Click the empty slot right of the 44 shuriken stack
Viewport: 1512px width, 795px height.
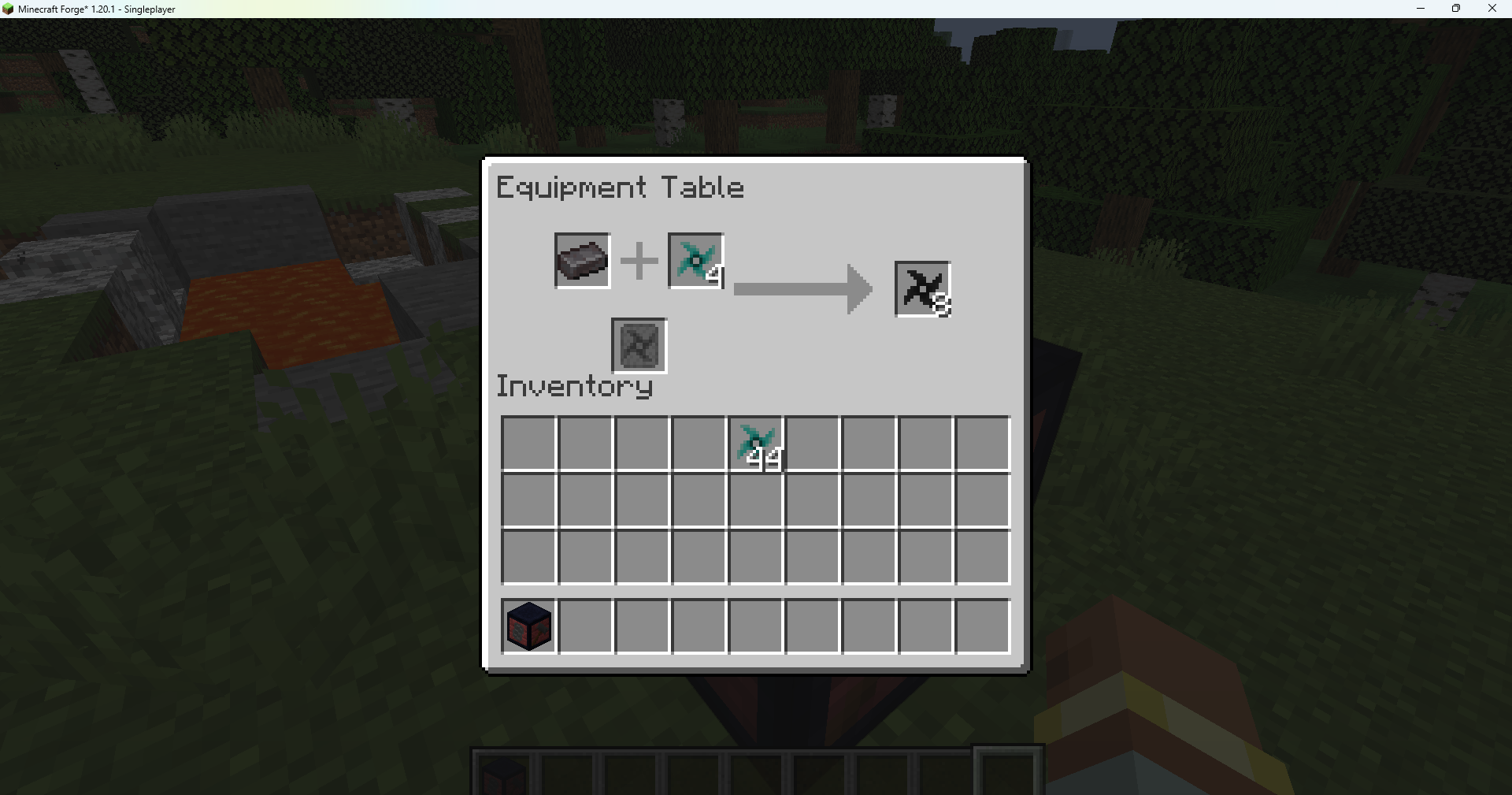coord(812,443)
